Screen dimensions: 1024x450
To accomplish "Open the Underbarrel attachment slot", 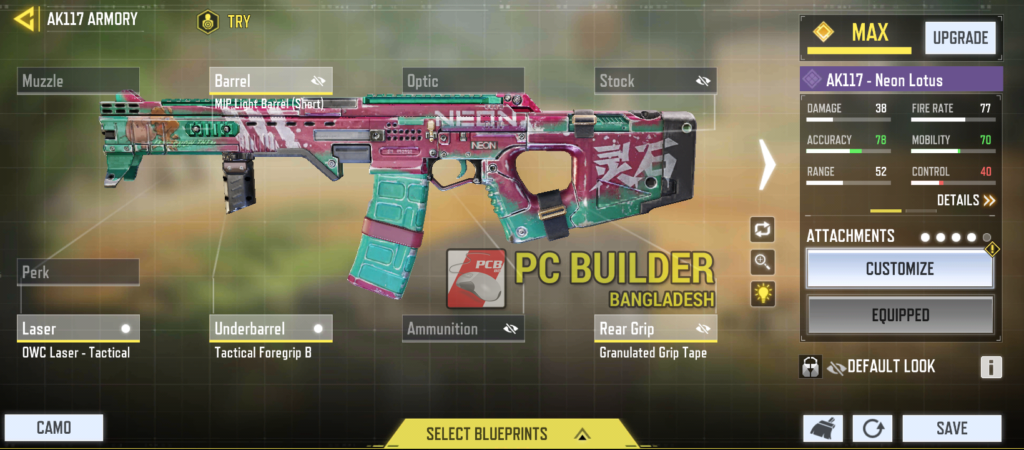I will click(x=271, y=328).
